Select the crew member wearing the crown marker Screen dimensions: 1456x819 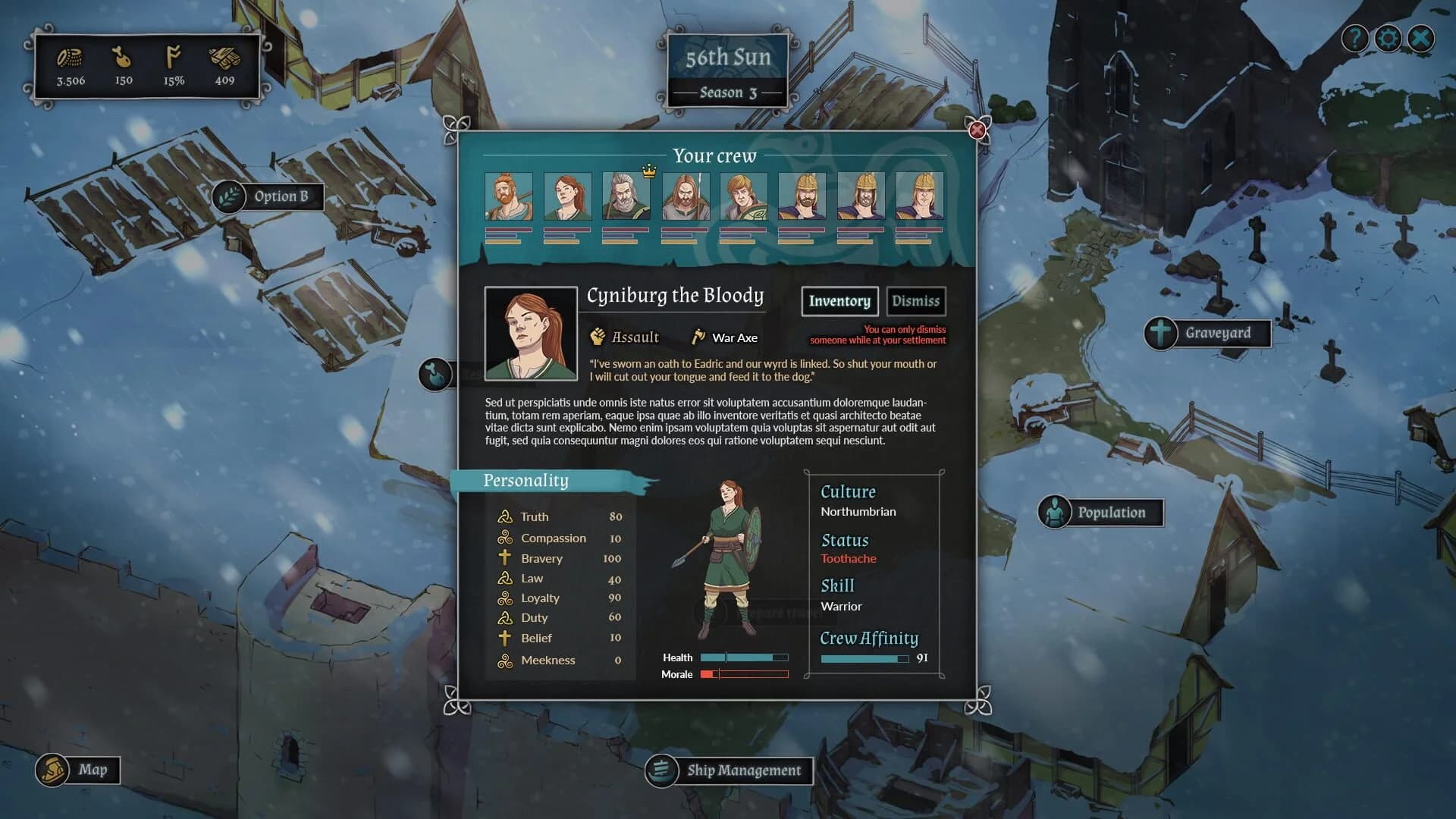pyautogui.click(x=626, y=196)
